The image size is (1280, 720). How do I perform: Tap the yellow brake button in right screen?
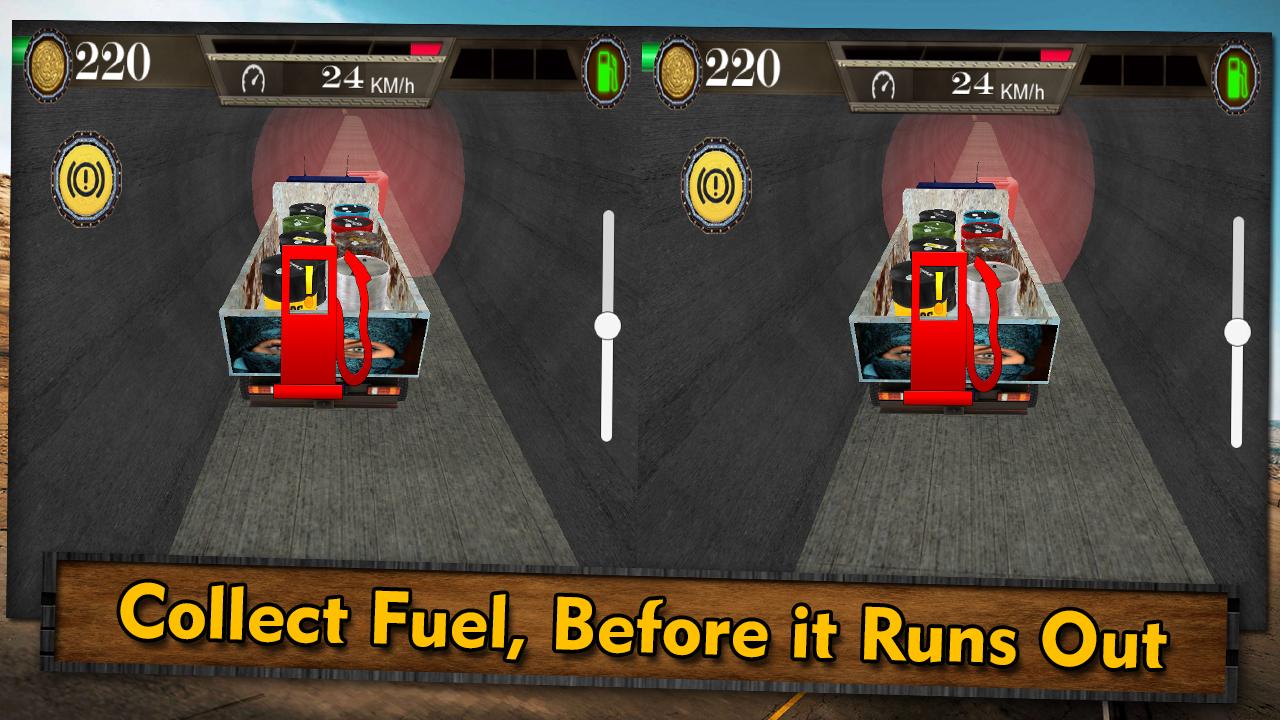pyautogui.click(x=716, y=185)
